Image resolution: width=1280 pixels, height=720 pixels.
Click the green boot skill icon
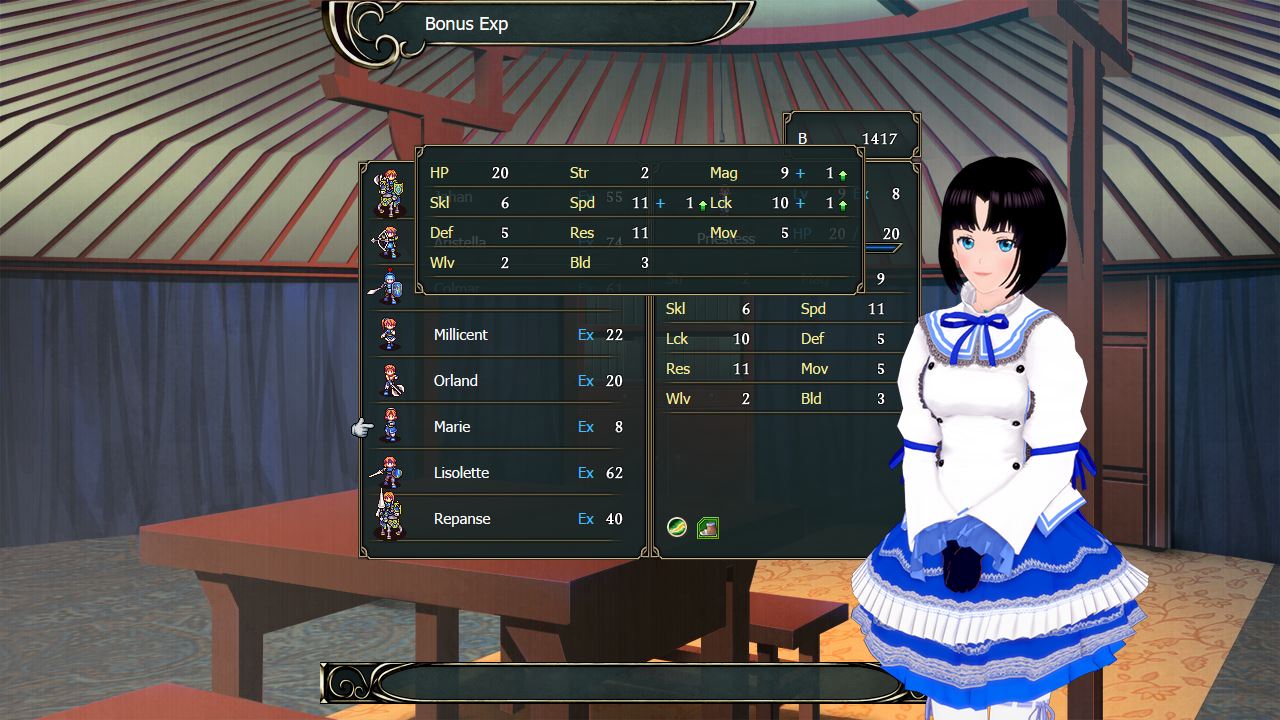coord(708,527)
